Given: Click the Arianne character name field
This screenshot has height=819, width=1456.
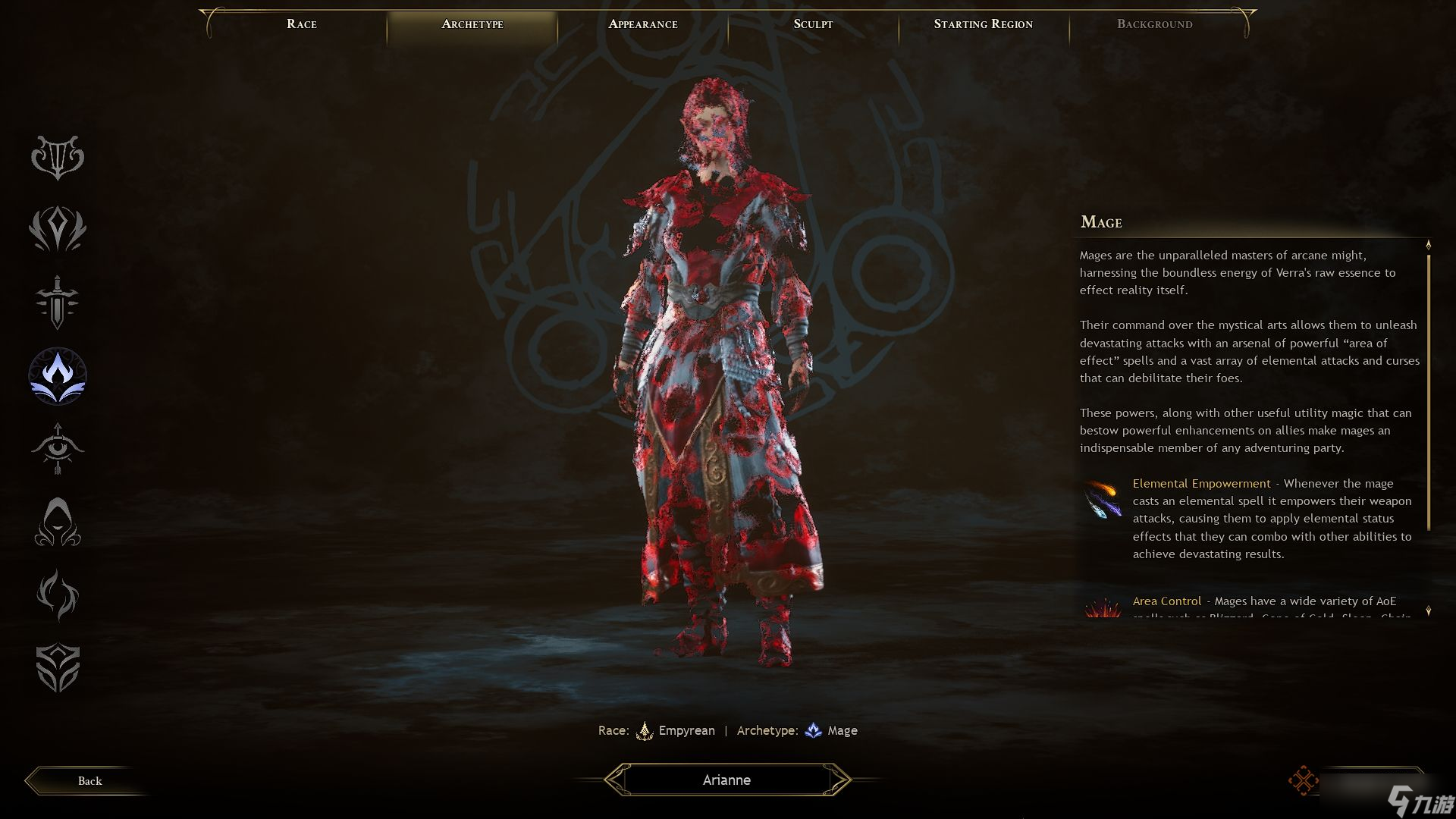Looking at the screenshot, I should coord(726,780).
